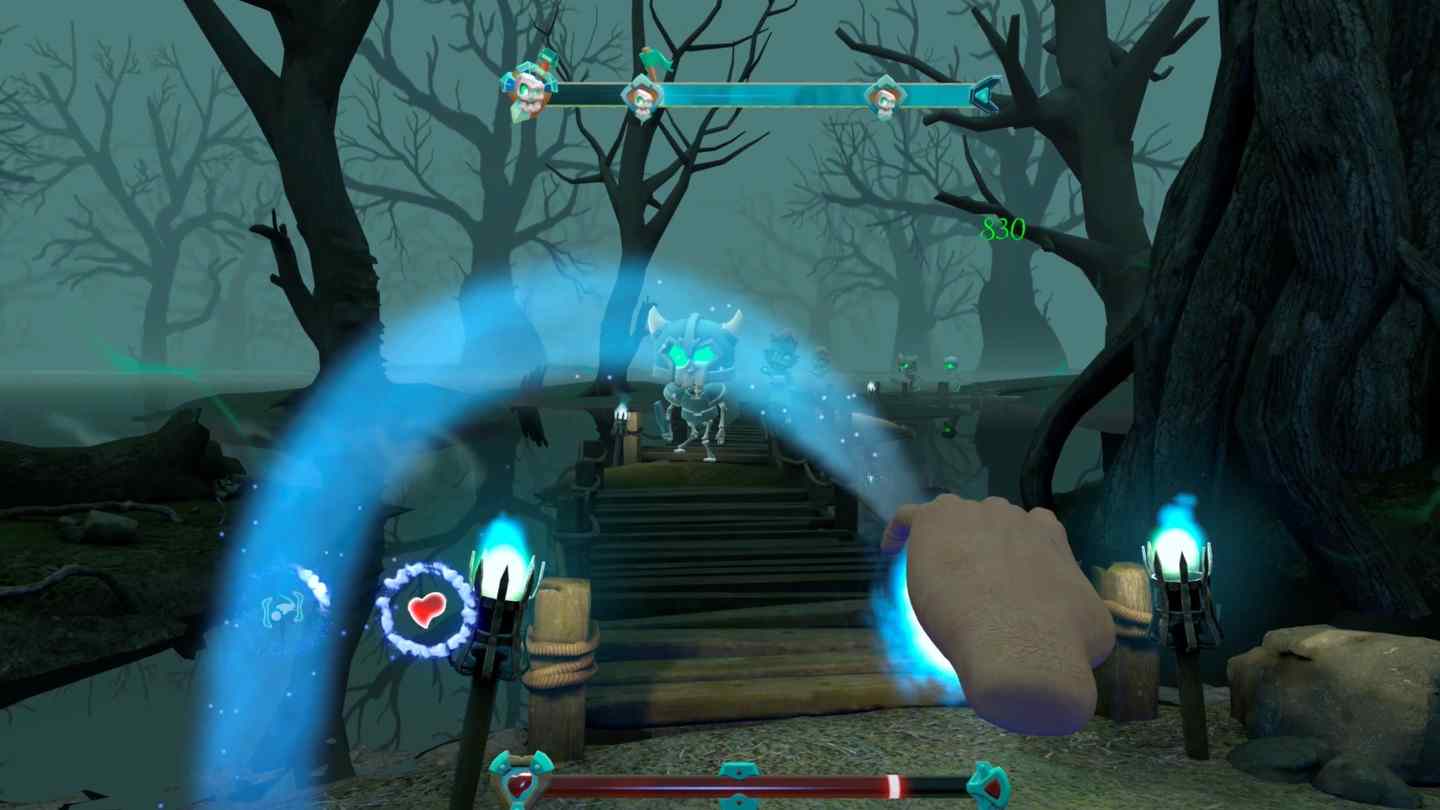Click the middle skull marker on the wave bar
Viewport: 1440px width, 810px height.
[x=645, y=97]
